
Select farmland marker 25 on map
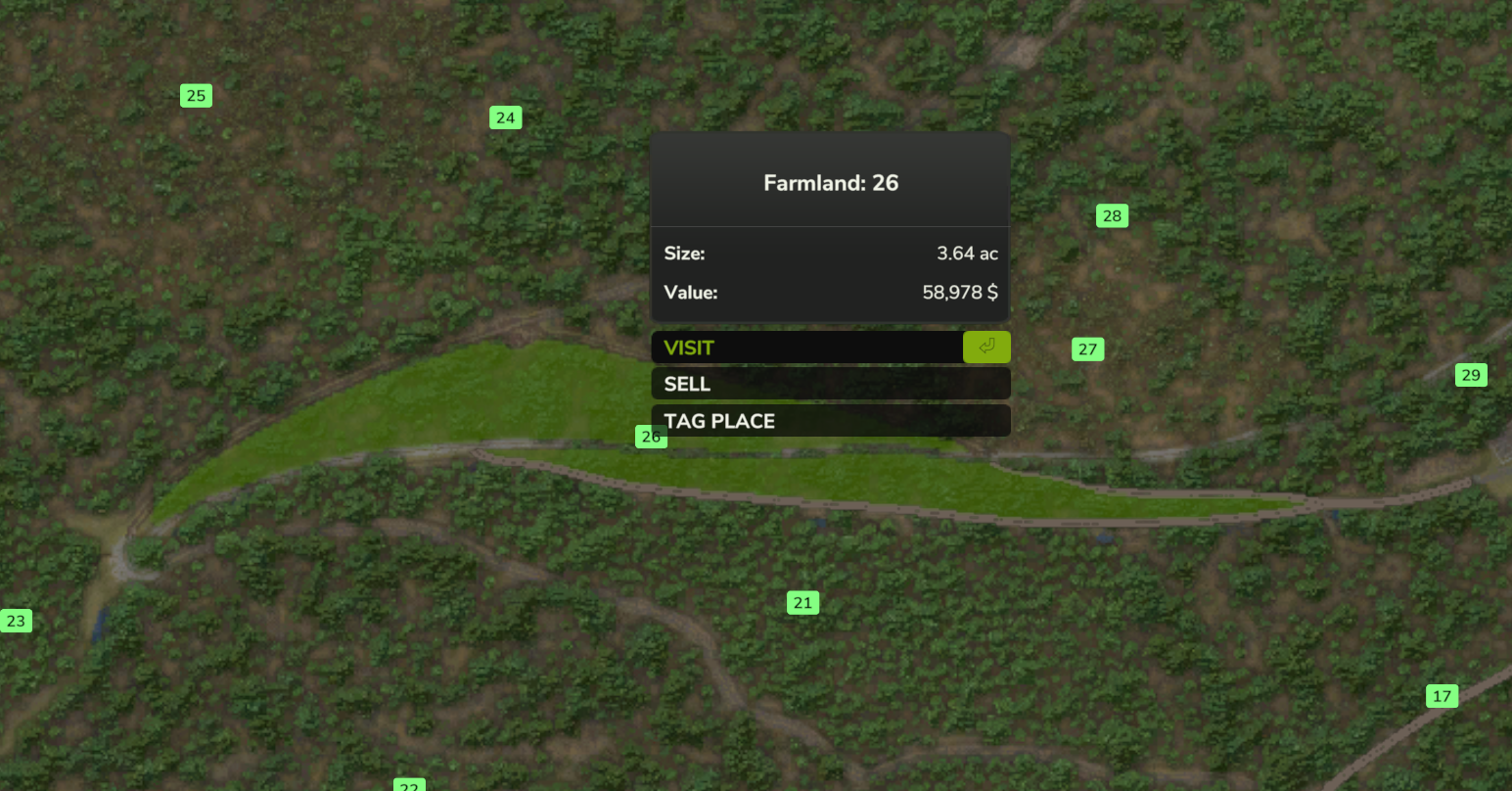click(x=196, y=95)
